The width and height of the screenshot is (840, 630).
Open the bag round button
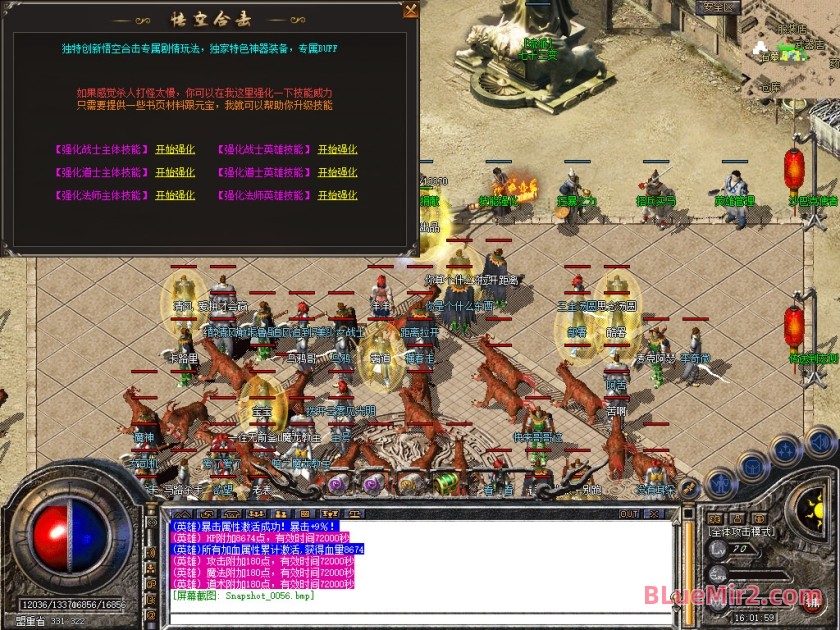click(754, 463)
